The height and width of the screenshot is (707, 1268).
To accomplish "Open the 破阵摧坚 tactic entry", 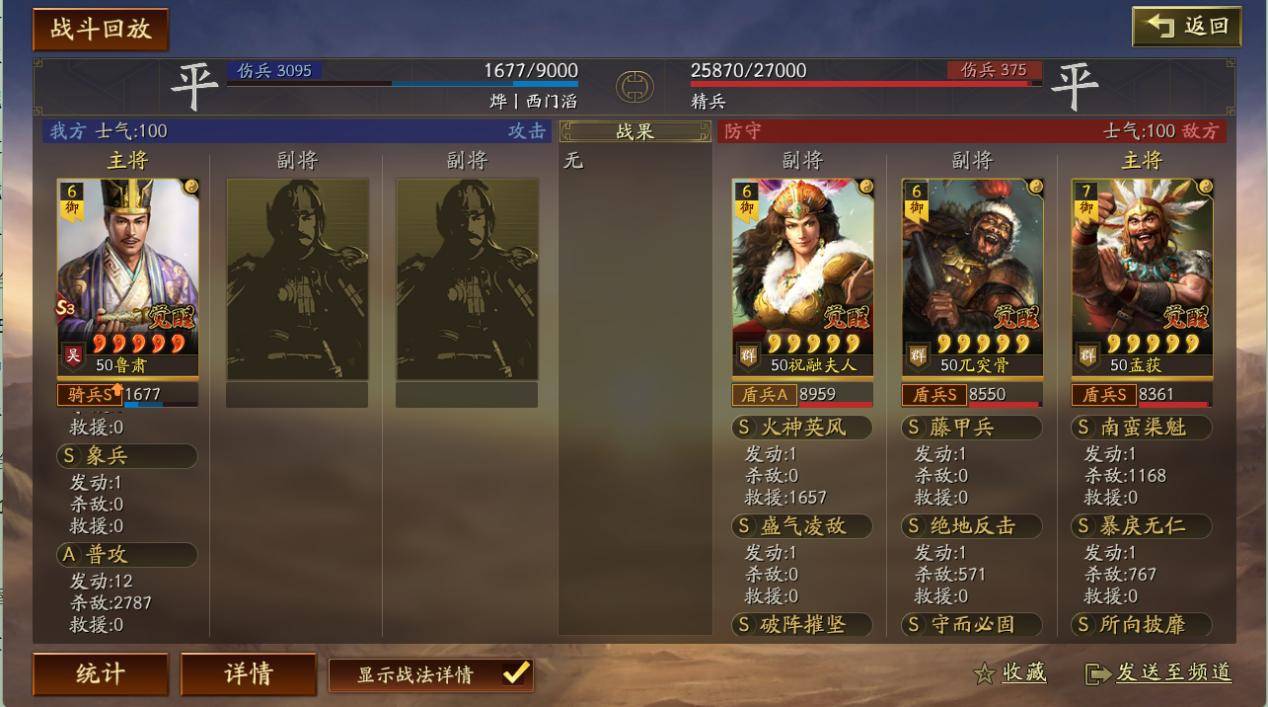I will point(802,624).
